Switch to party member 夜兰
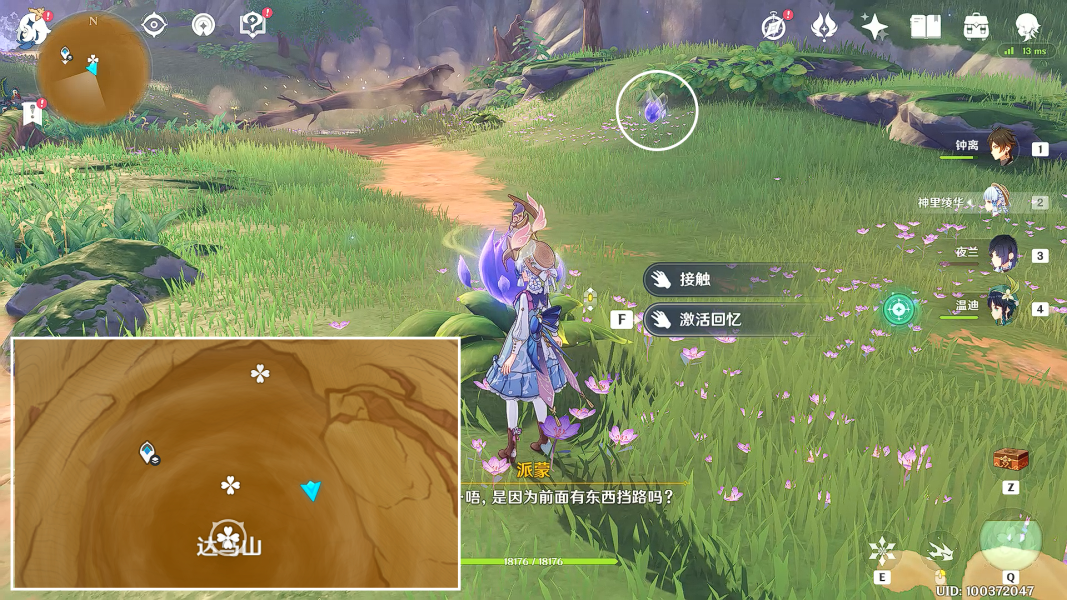 [1001, 255]
